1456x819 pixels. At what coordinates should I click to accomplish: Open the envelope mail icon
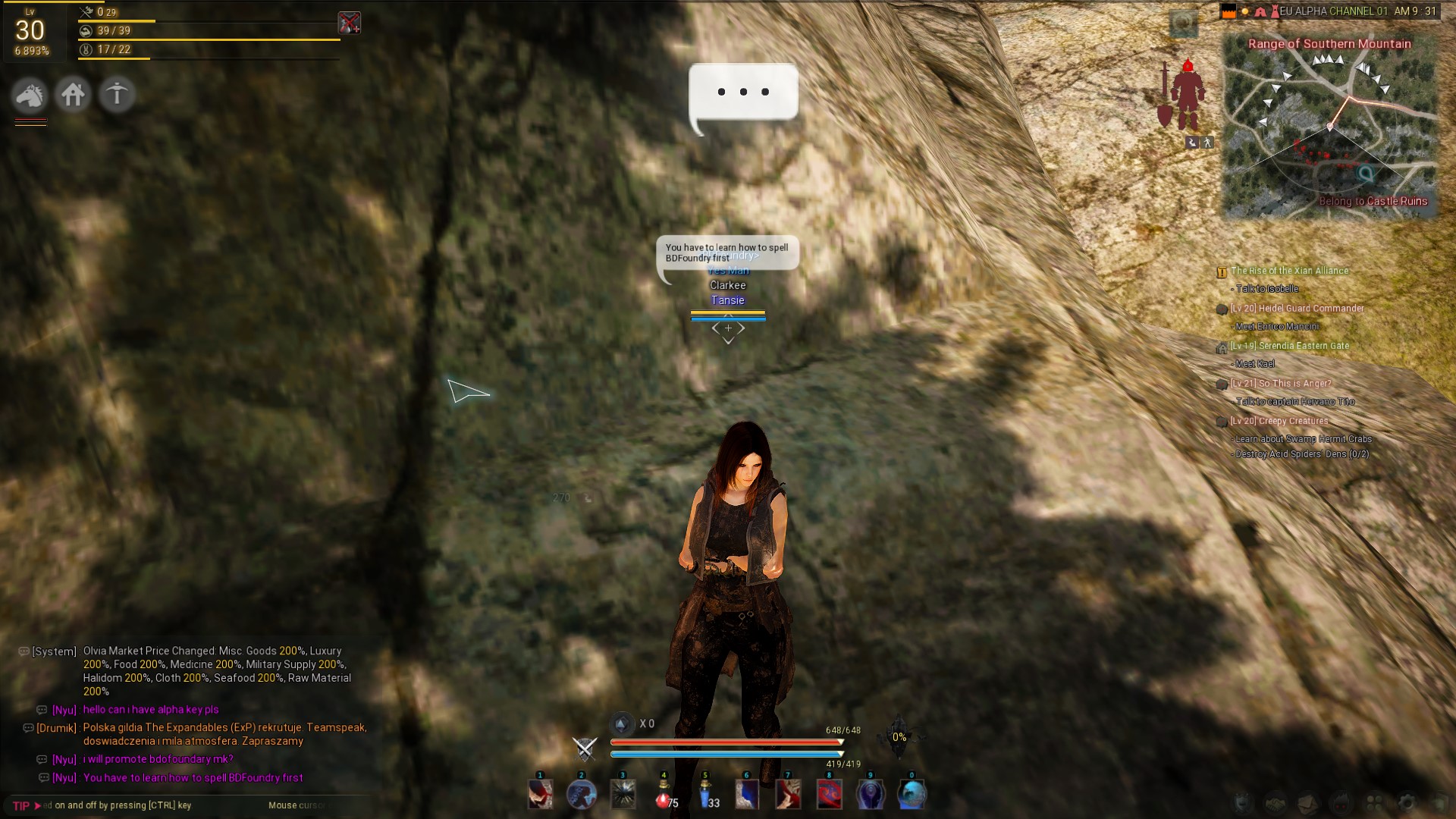(x=1308, y=802)
